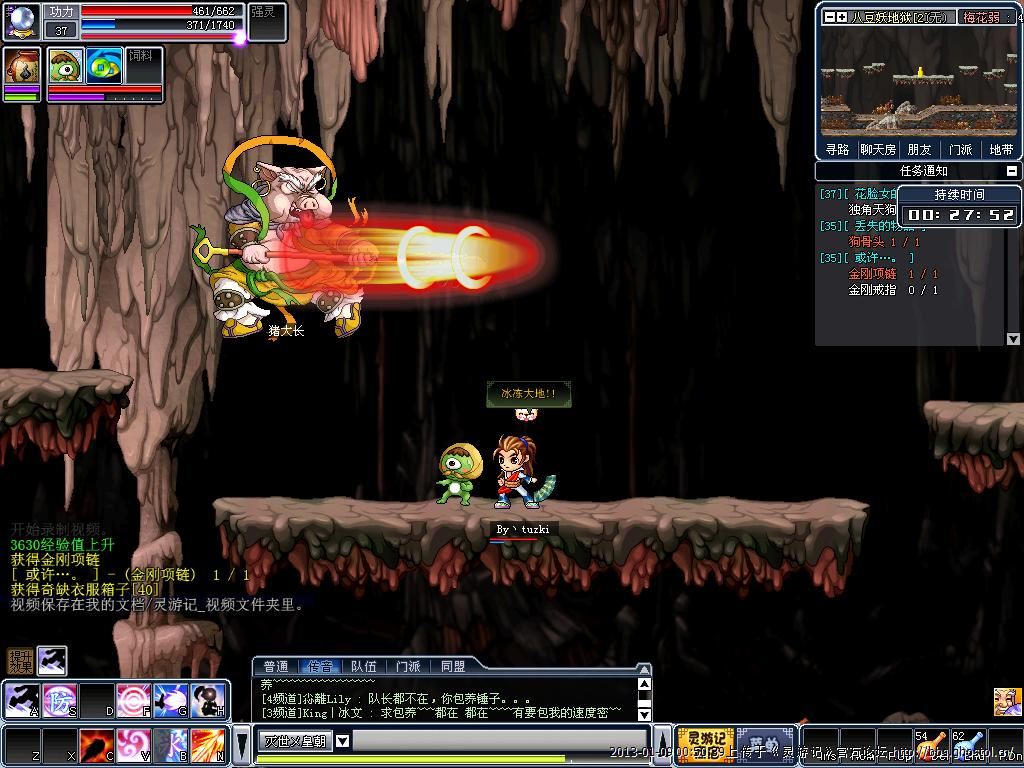1024x768 pixels.
Task: Open the 门派 button under the minimap
Action: [x=960, y=150]
